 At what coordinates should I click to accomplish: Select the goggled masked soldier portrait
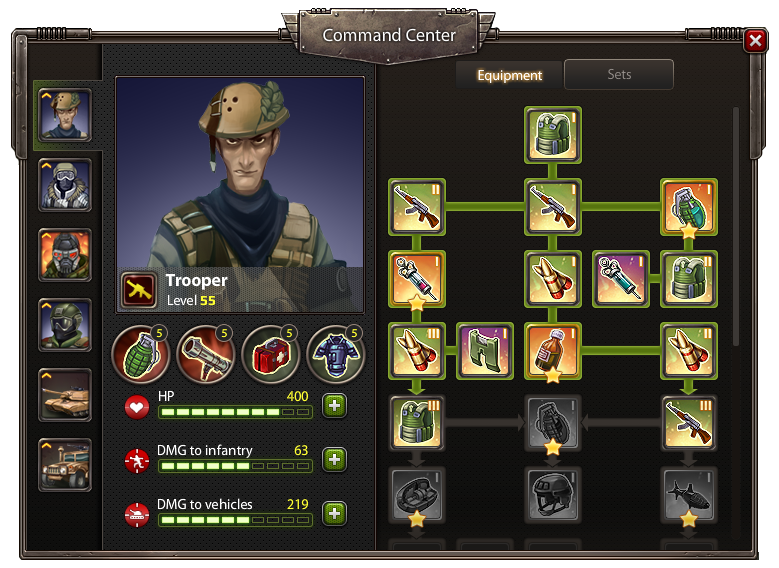(65, 184)
